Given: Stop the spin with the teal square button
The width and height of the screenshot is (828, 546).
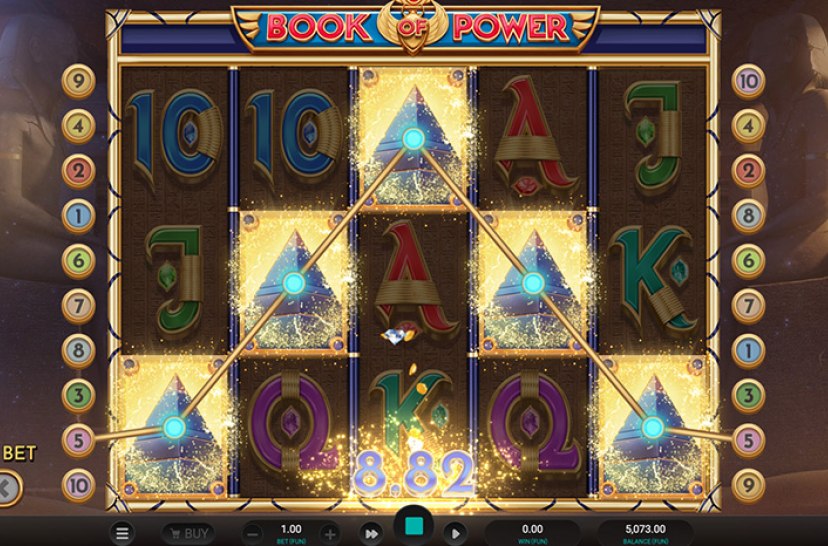Looking at the screenshot, I should (x=412, y=528).
